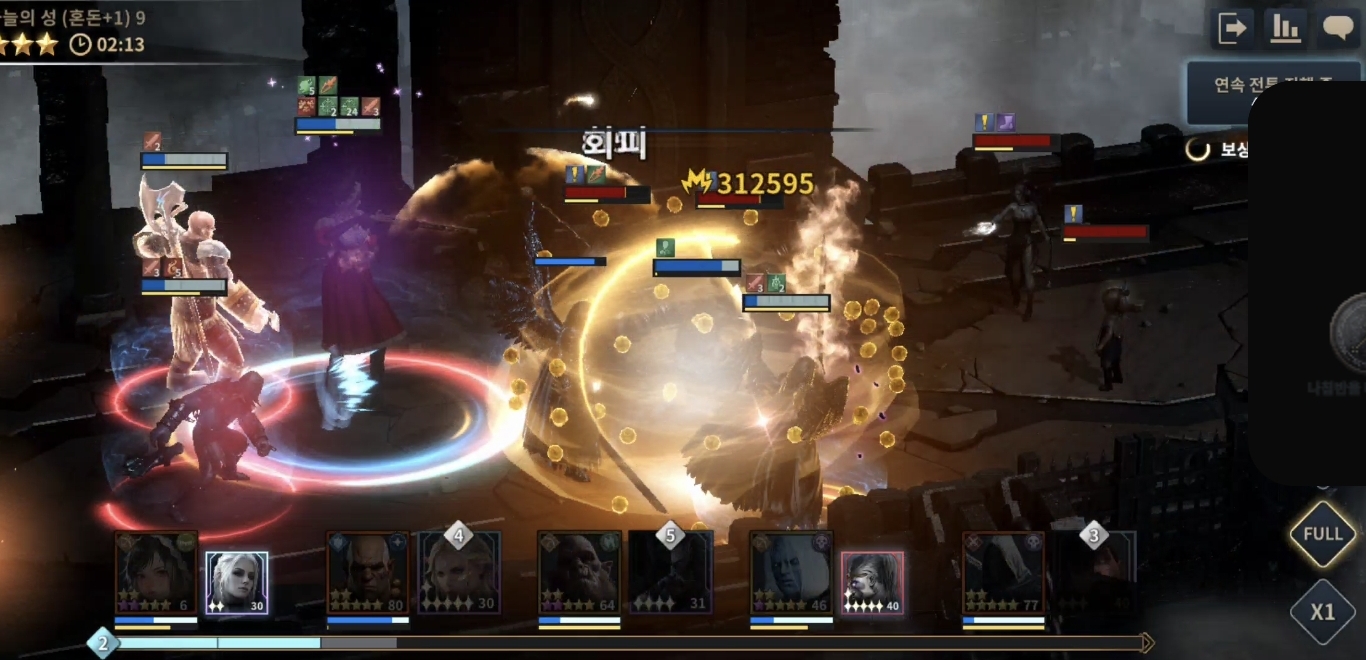
Task: Choose the pale blue-skinned hero portrait, level 46
Action: click(792, 573)
